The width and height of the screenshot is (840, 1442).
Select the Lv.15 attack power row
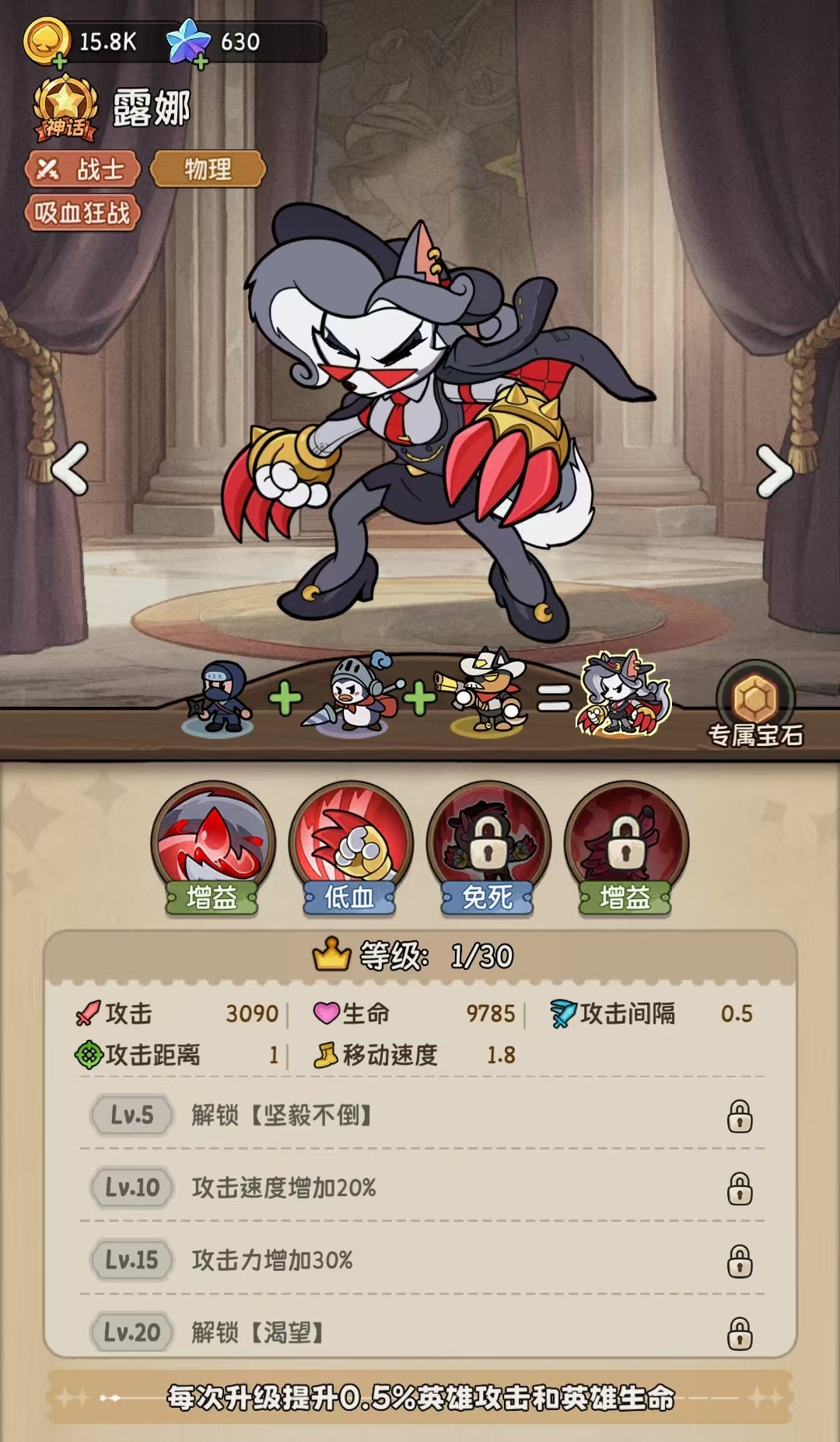click(422, 1260)
